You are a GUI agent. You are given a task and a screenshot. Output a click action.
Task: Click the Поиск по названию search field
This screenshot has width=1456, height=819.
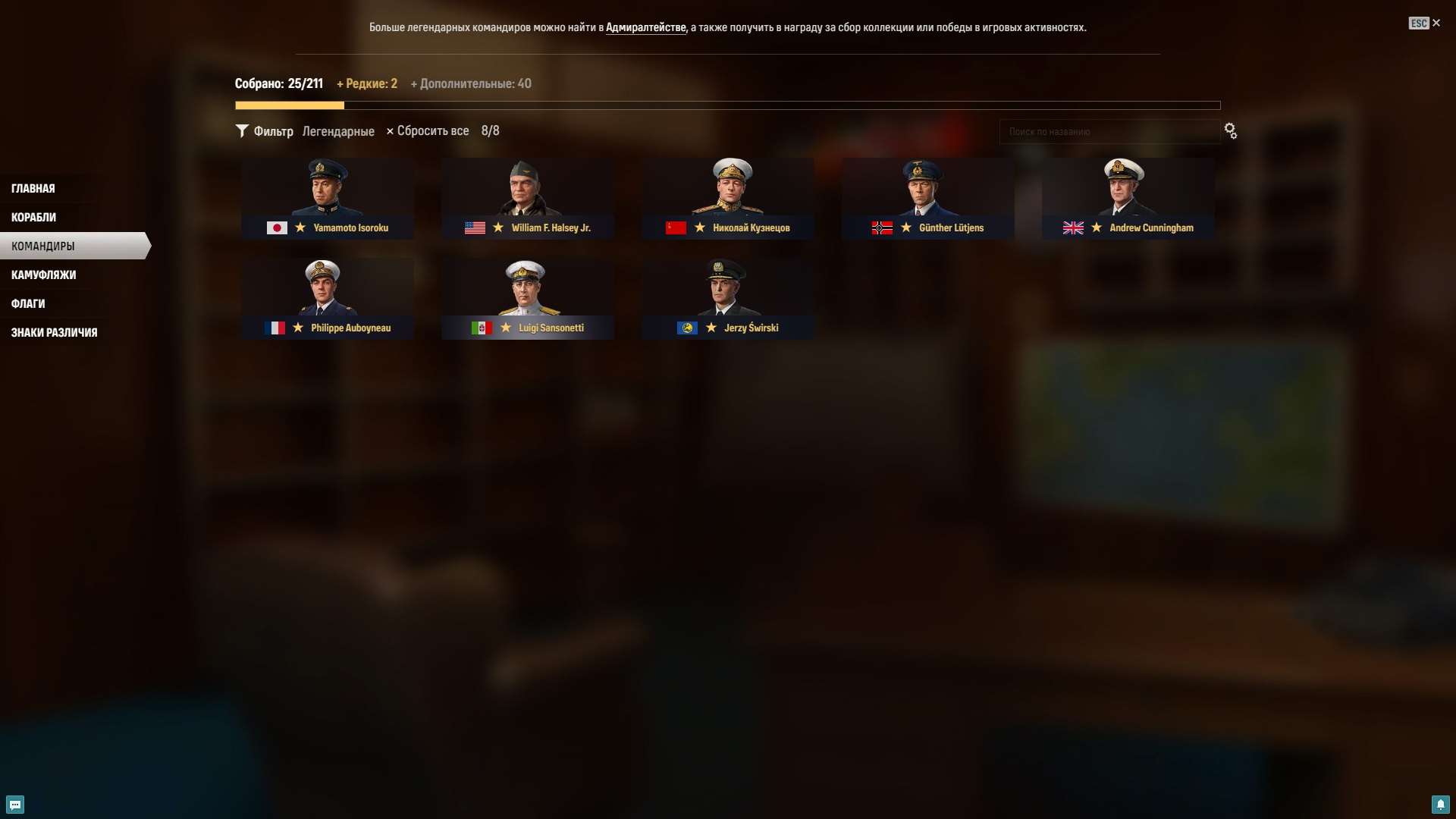1109,131
